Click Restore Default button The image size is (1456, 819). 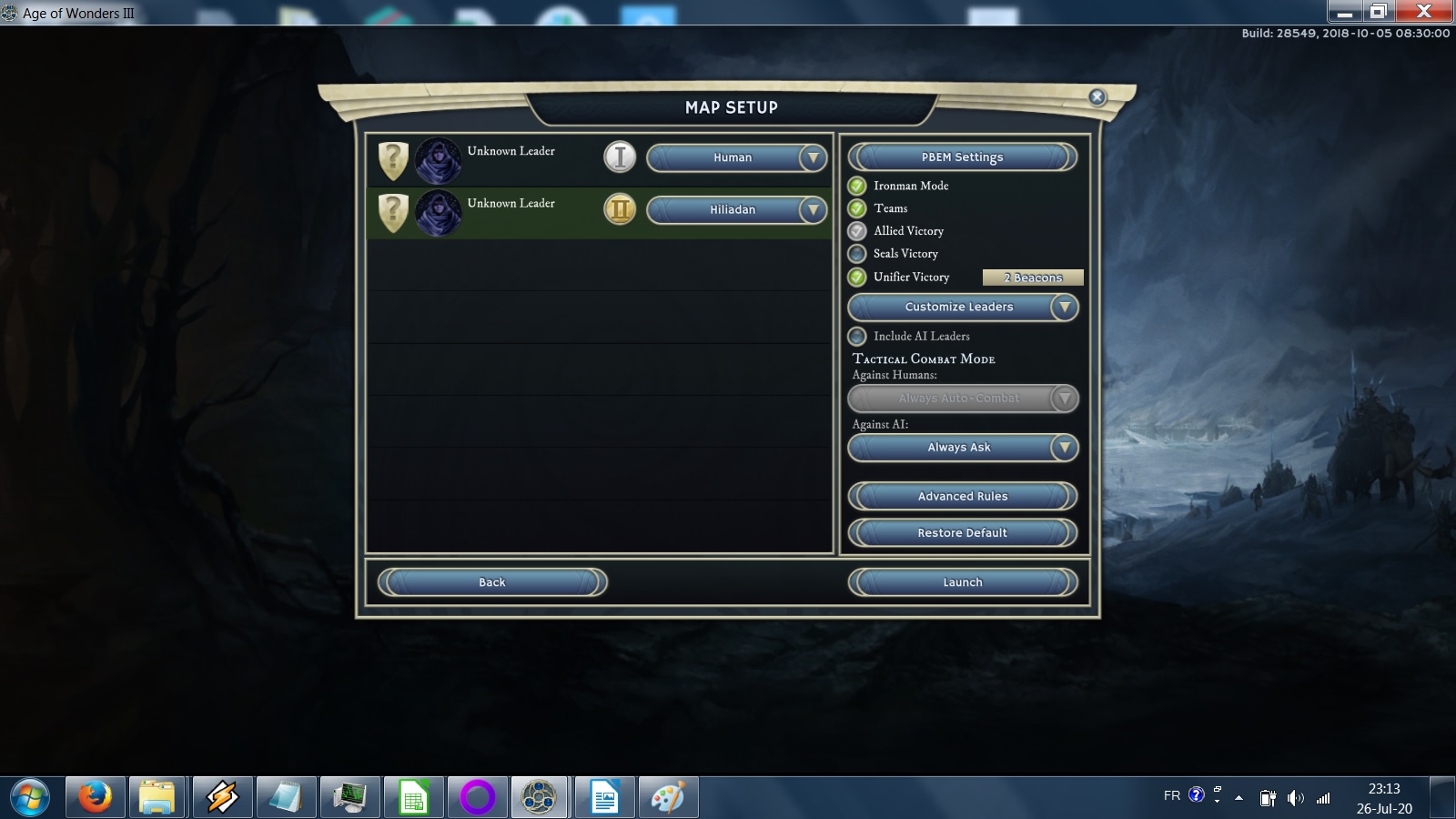pos(962,533)
